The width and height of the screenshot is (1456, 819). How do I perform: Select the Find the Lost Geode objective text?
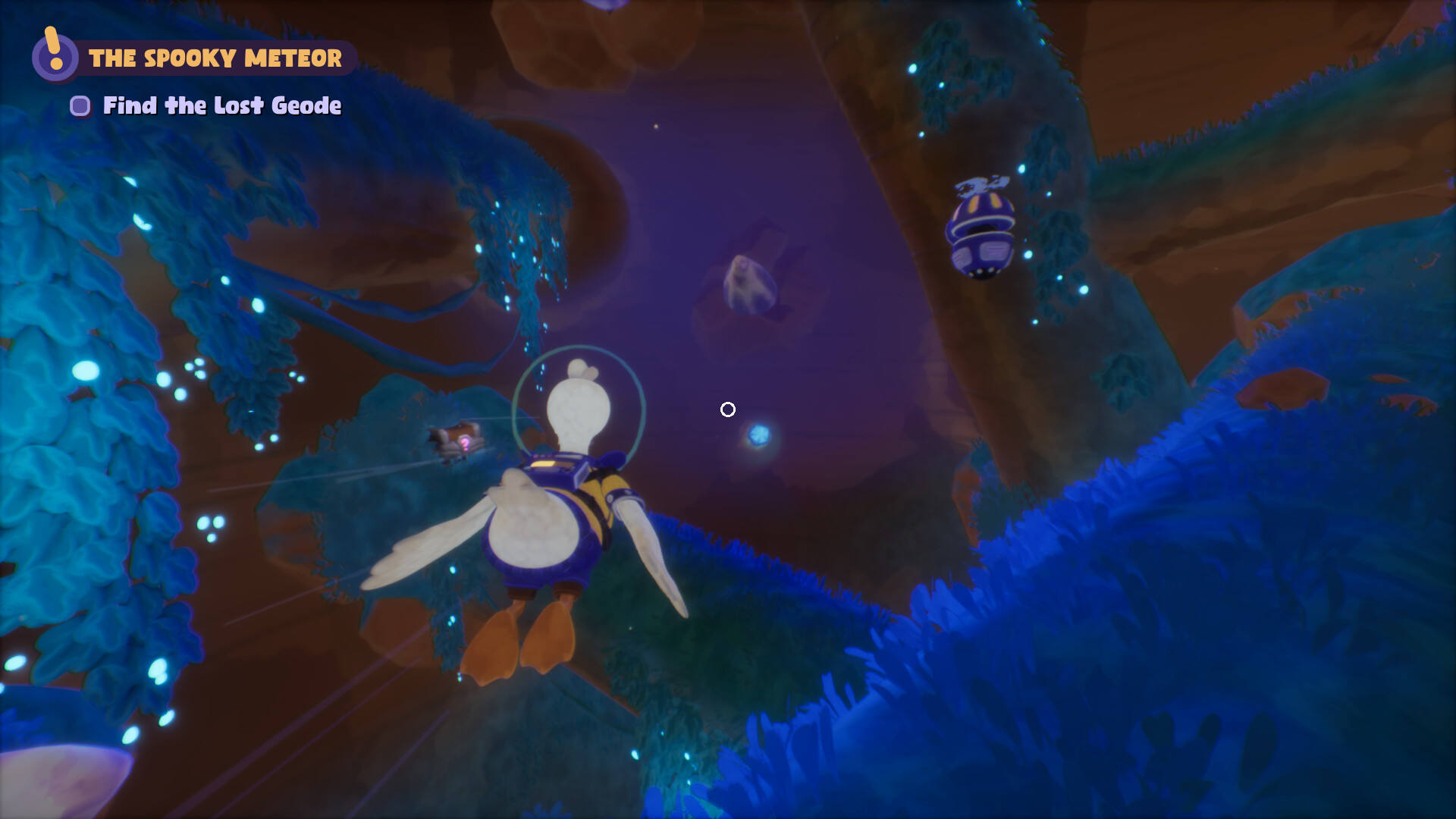pyautogui.click(x=221, y=106)
